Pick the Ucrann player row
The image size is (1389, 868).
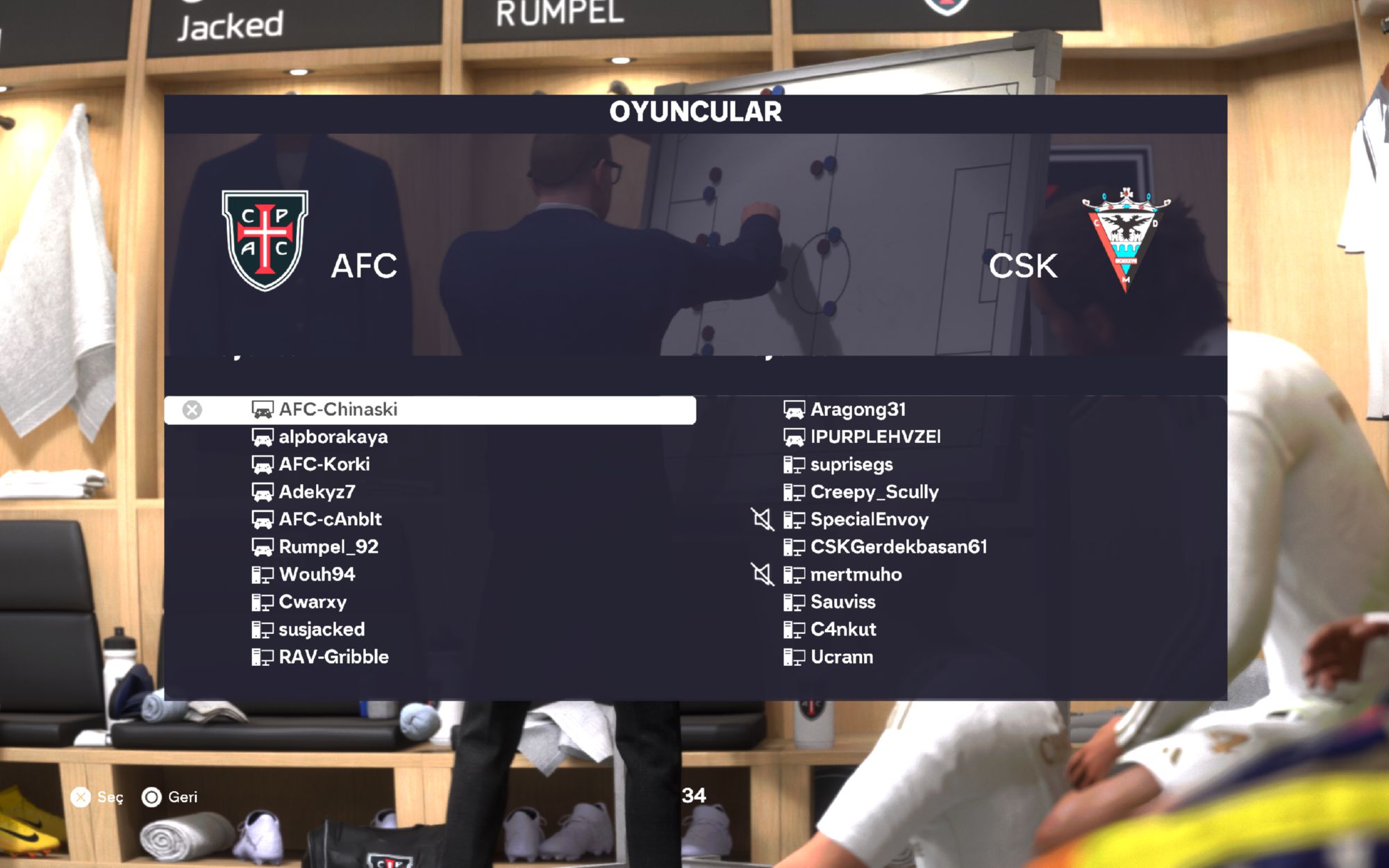(x=842, y=657)
